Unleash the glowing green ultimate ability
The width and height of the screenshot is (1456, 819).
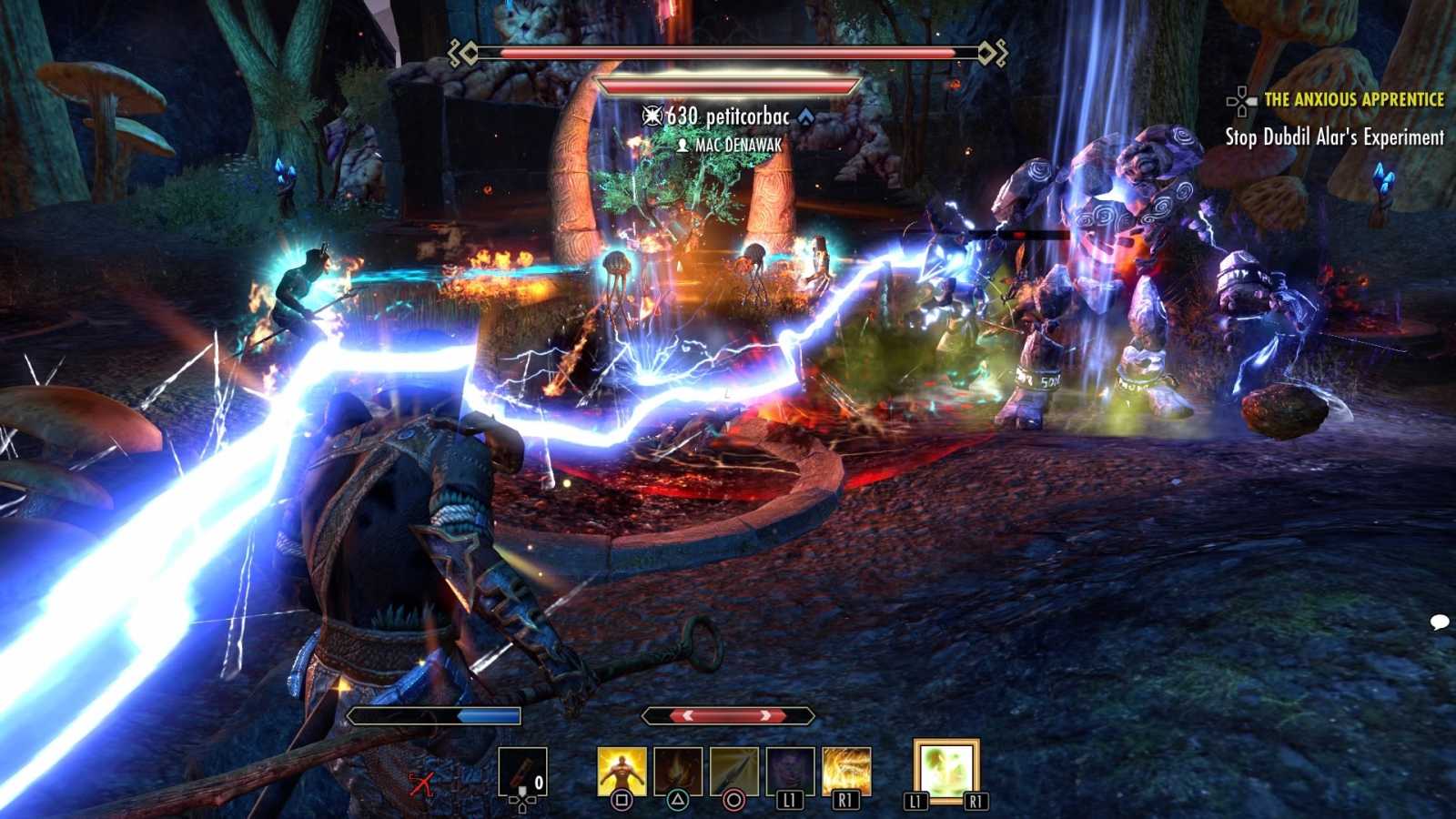(x=945, y=771)
